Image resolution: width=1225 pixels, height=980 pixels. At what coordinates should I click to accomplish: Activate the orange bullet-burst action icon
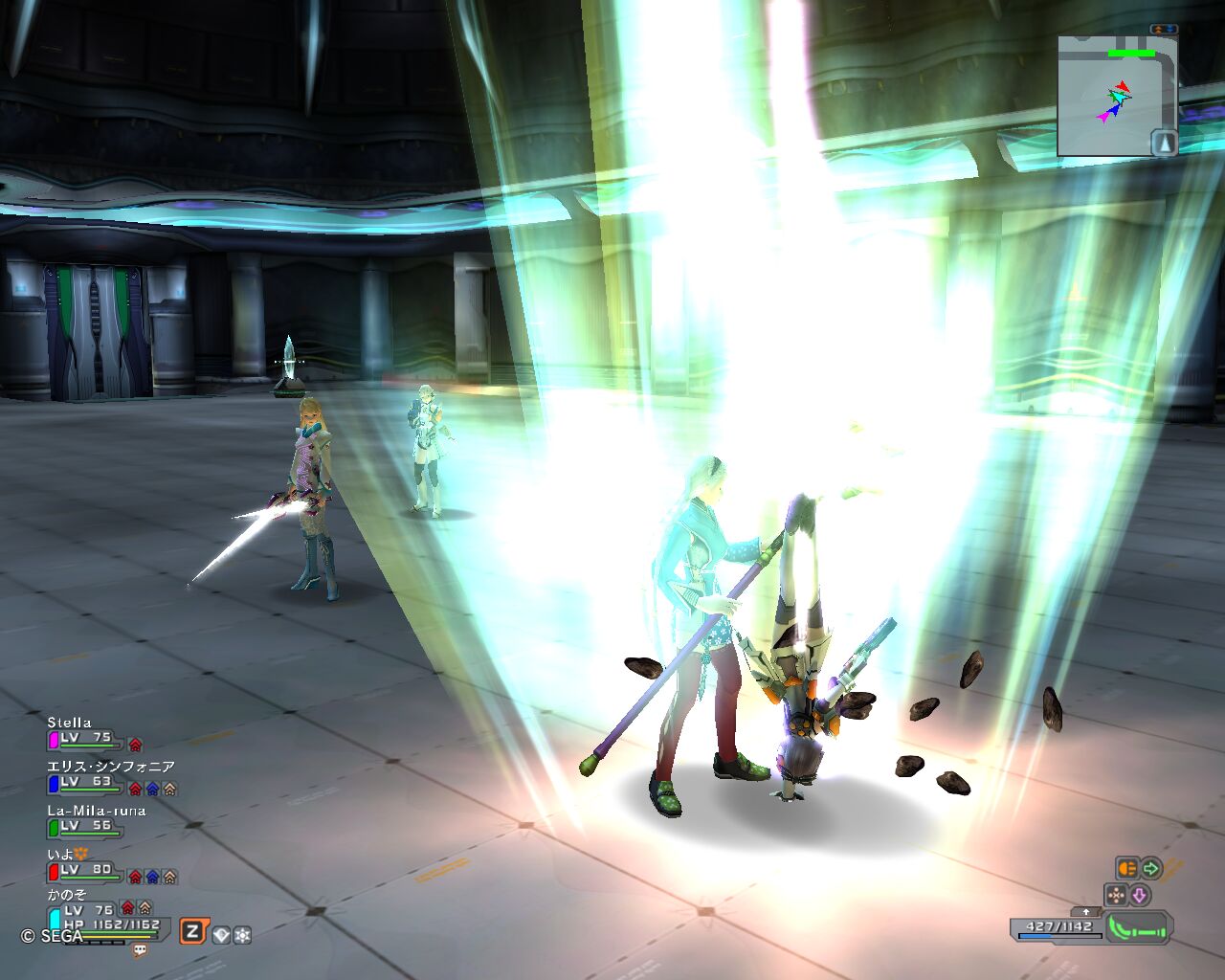pyautogui.click(x=1126, y=868)
